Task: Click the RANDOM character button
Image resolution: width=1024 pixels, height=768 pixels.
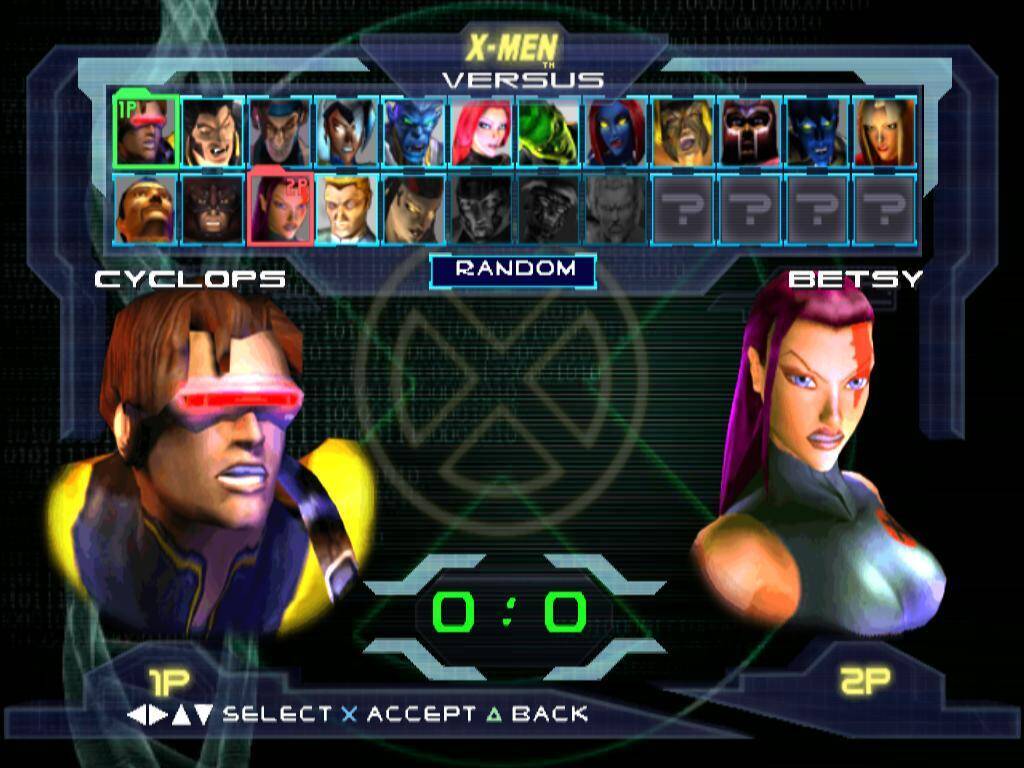Action: [x=513, y=269]
